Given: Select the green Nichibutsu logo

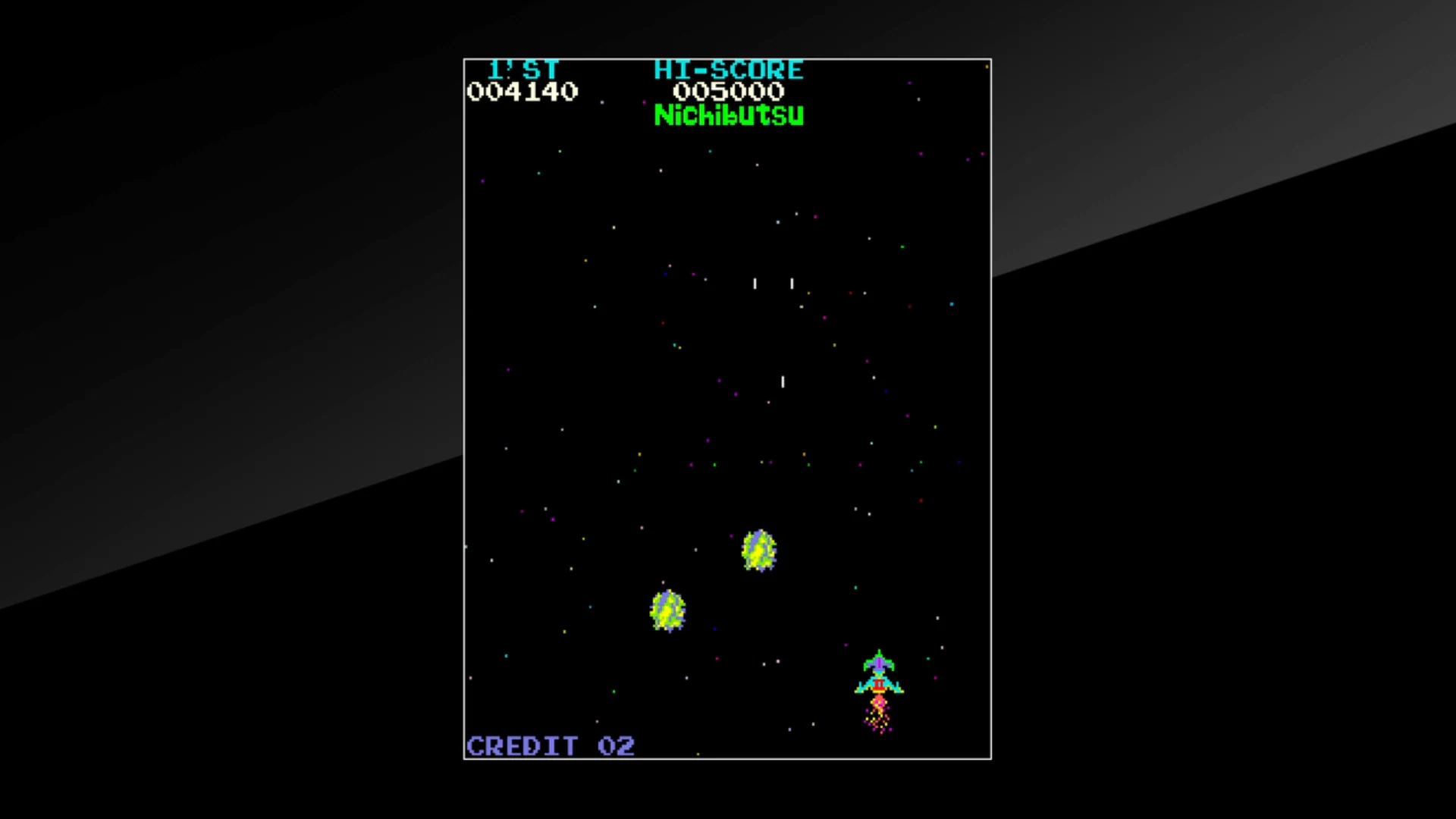Looking at the screenshot, I should (728, 115).
